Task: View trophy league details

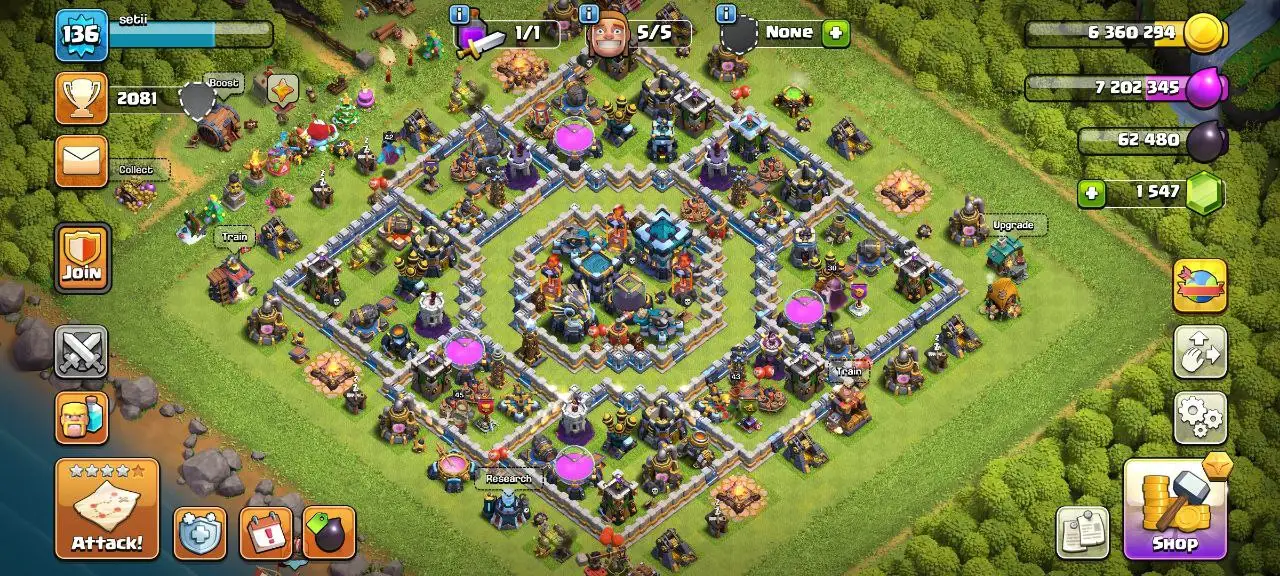Action: tap(81, 98)
